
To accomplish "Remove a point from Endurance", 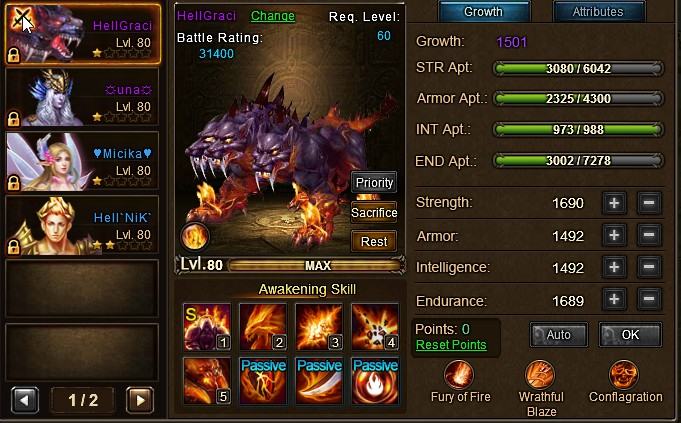I will pyautogui.click(x=648, y=300).
